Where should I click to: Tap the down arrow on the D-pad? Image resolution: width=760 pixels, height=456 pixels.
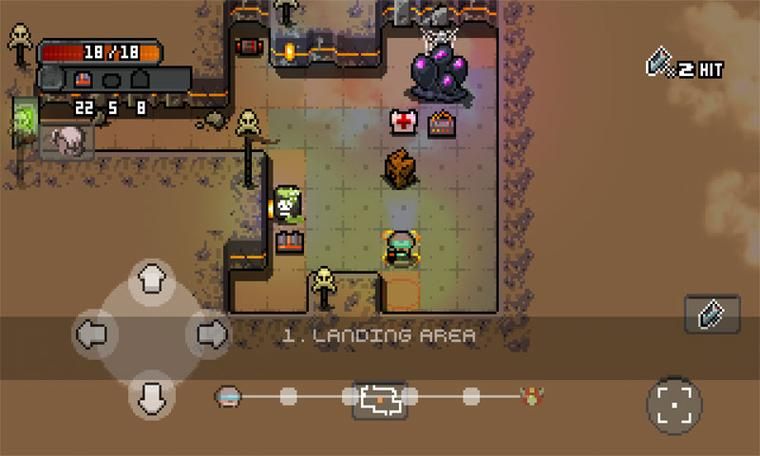[x=151, y=396]
